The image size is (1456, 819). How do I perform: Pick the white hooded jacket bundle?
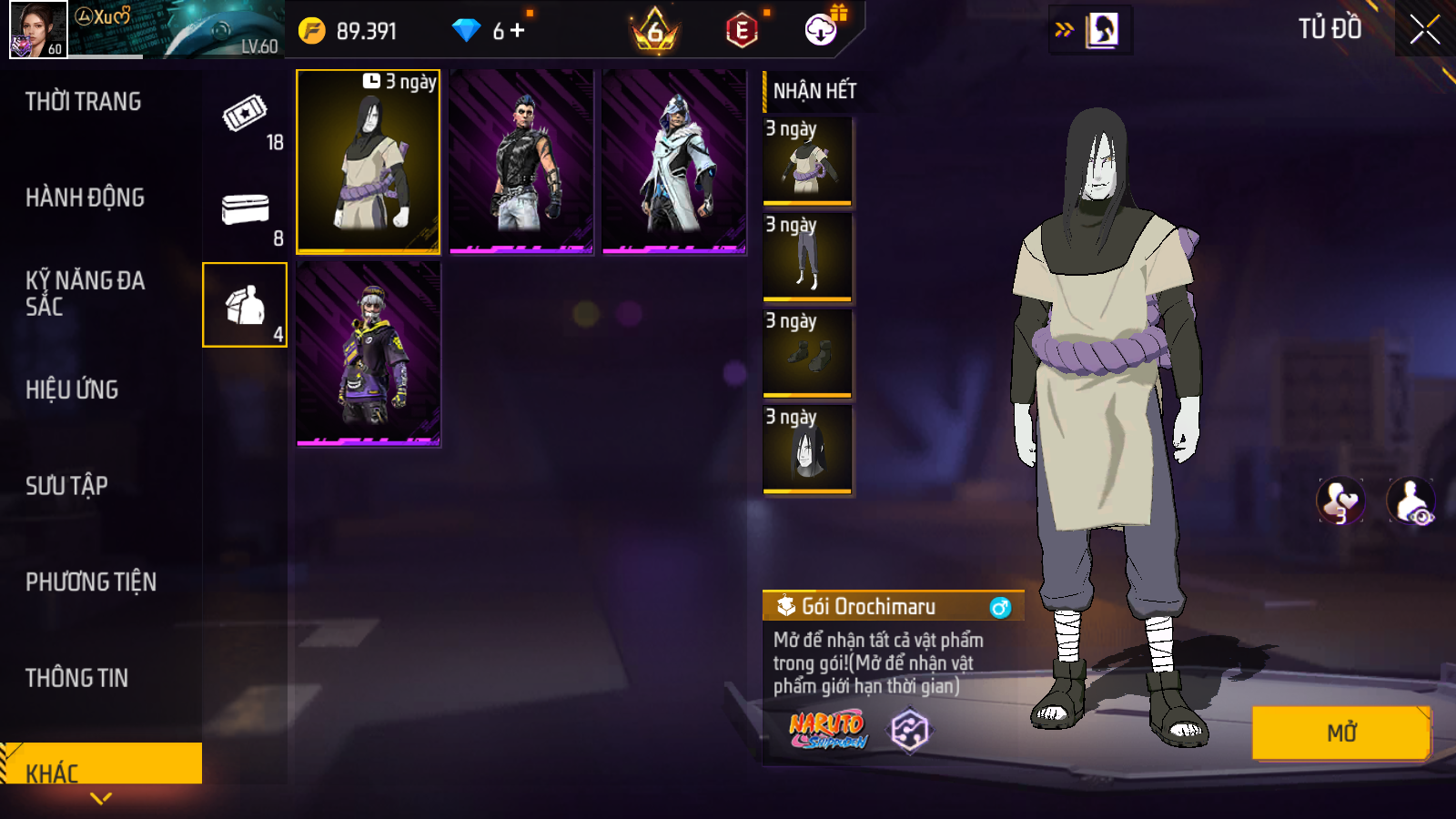coord(674,161)
